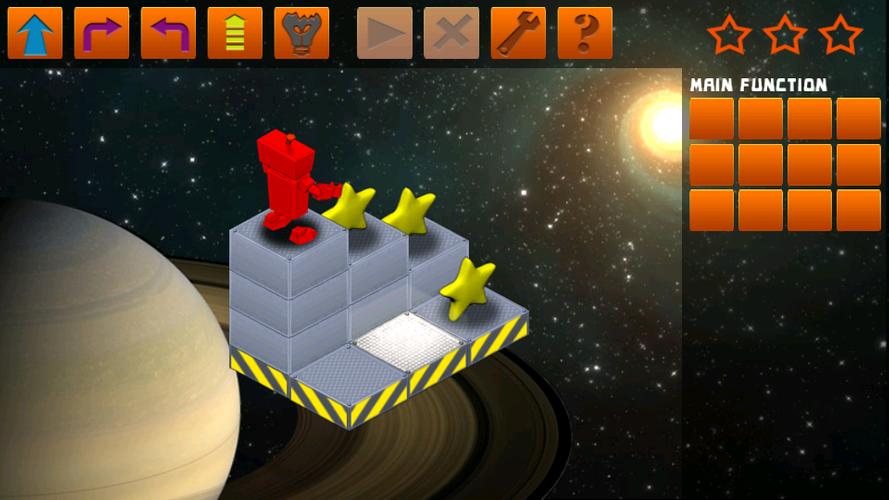Pick the light bulb command
This screenshot has height=500, width=889.
[x=302, y=33]
